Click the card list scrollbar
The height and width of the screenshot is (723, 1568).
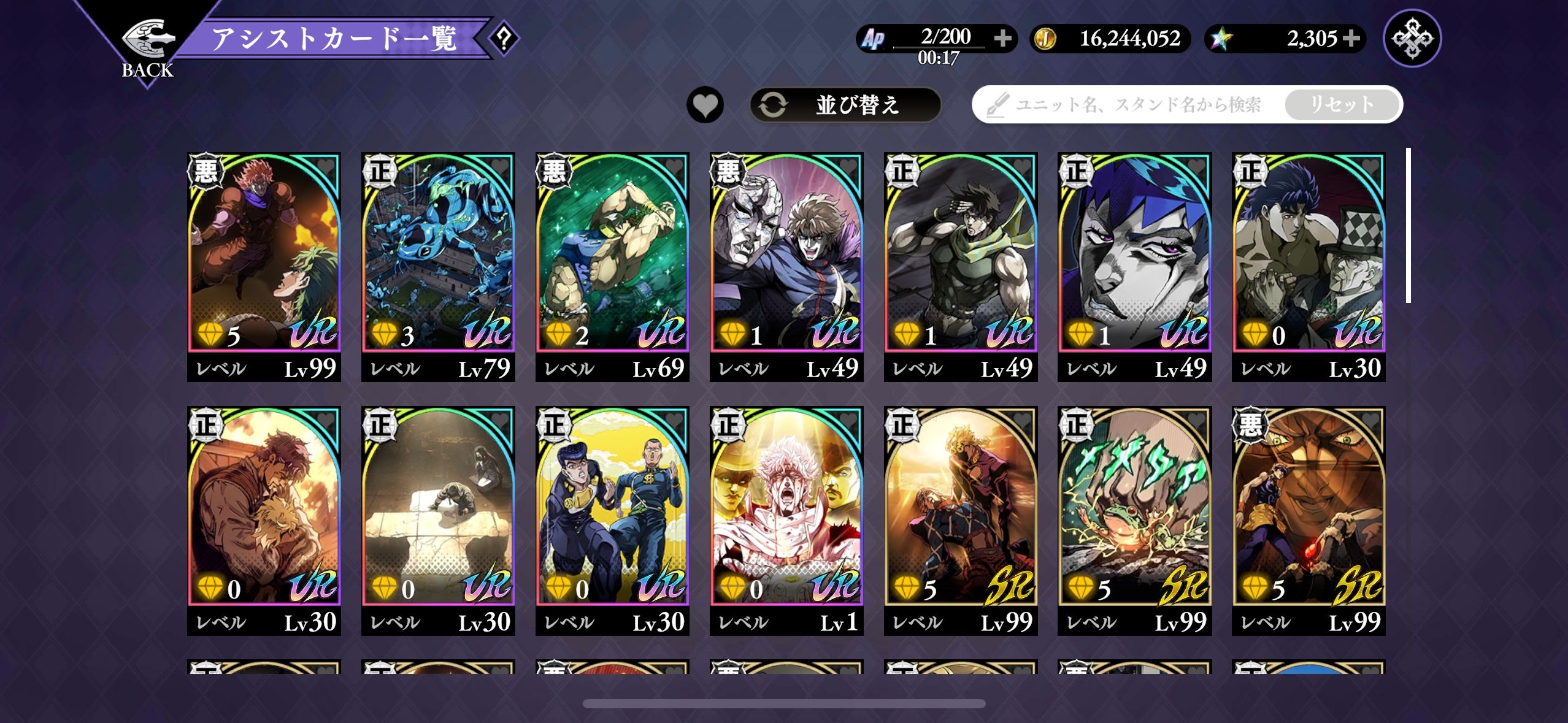(x=1409, y=226)
